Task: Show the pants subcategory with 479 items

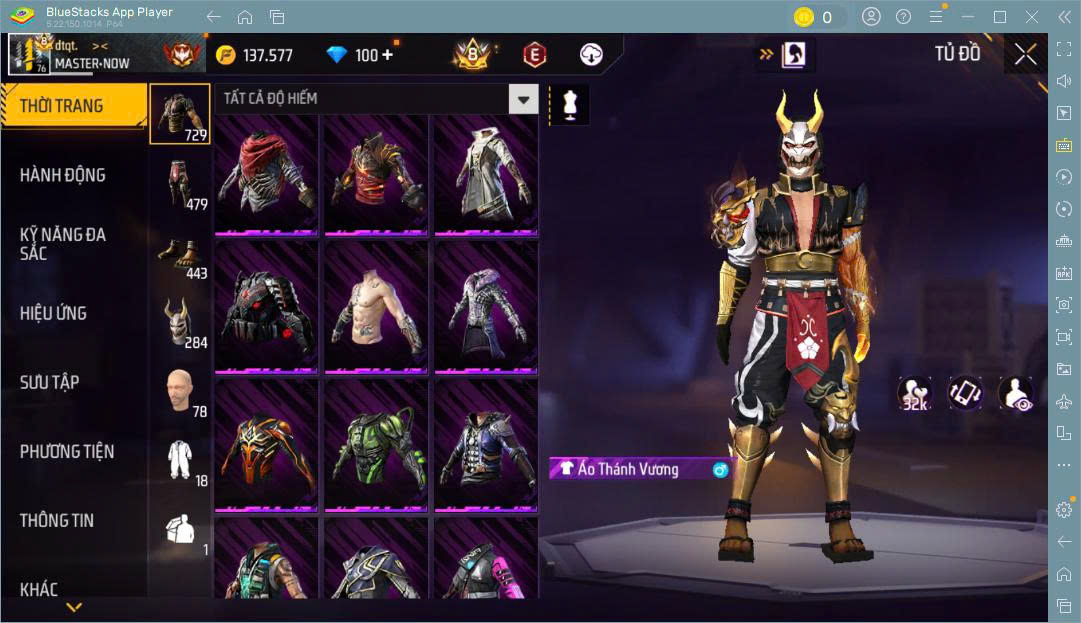Action: tap(181, 185)
